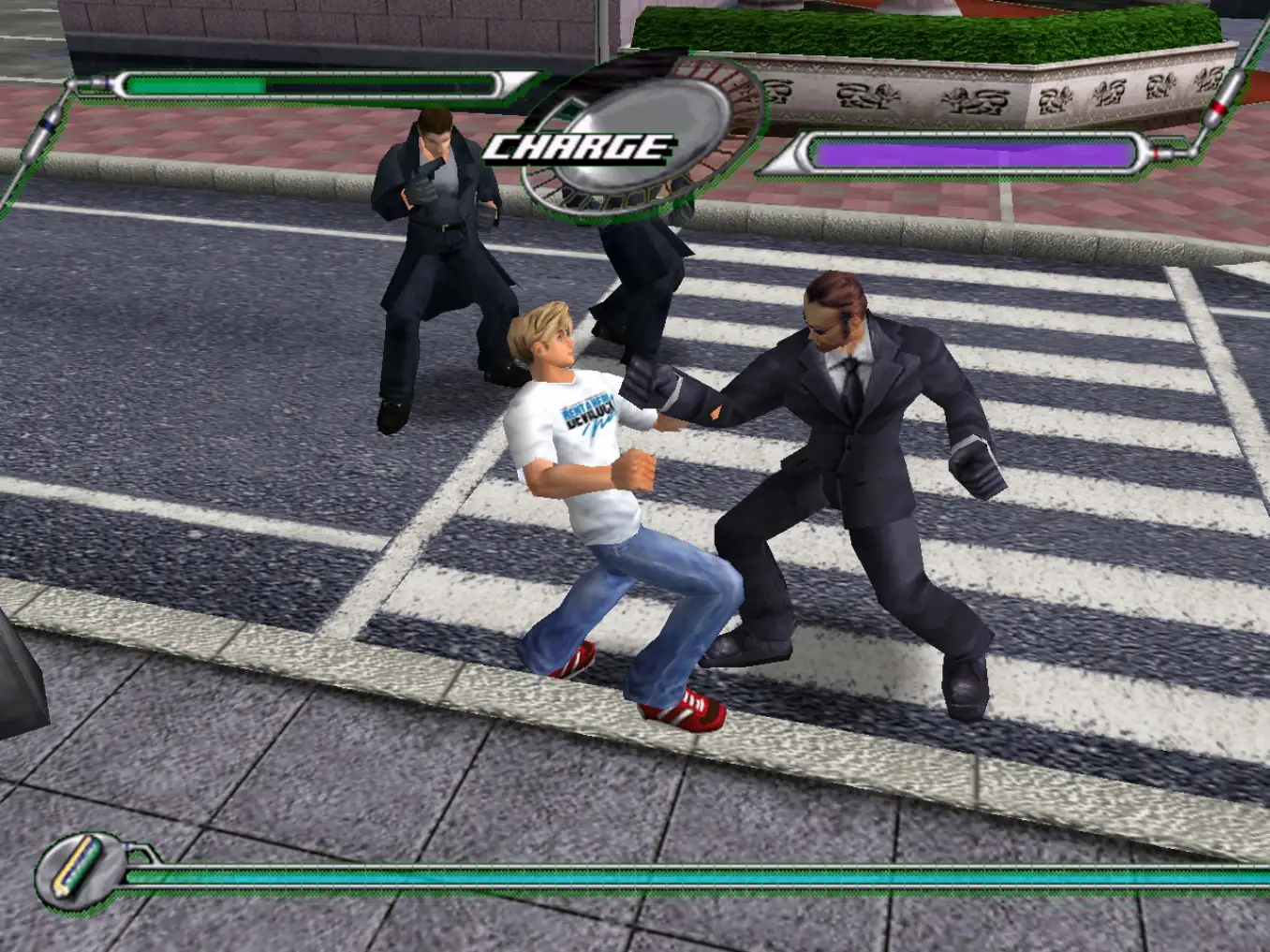1270x952 pixels.
Task: Select the battery icon beside the energy bar
Action: [77, 865]
